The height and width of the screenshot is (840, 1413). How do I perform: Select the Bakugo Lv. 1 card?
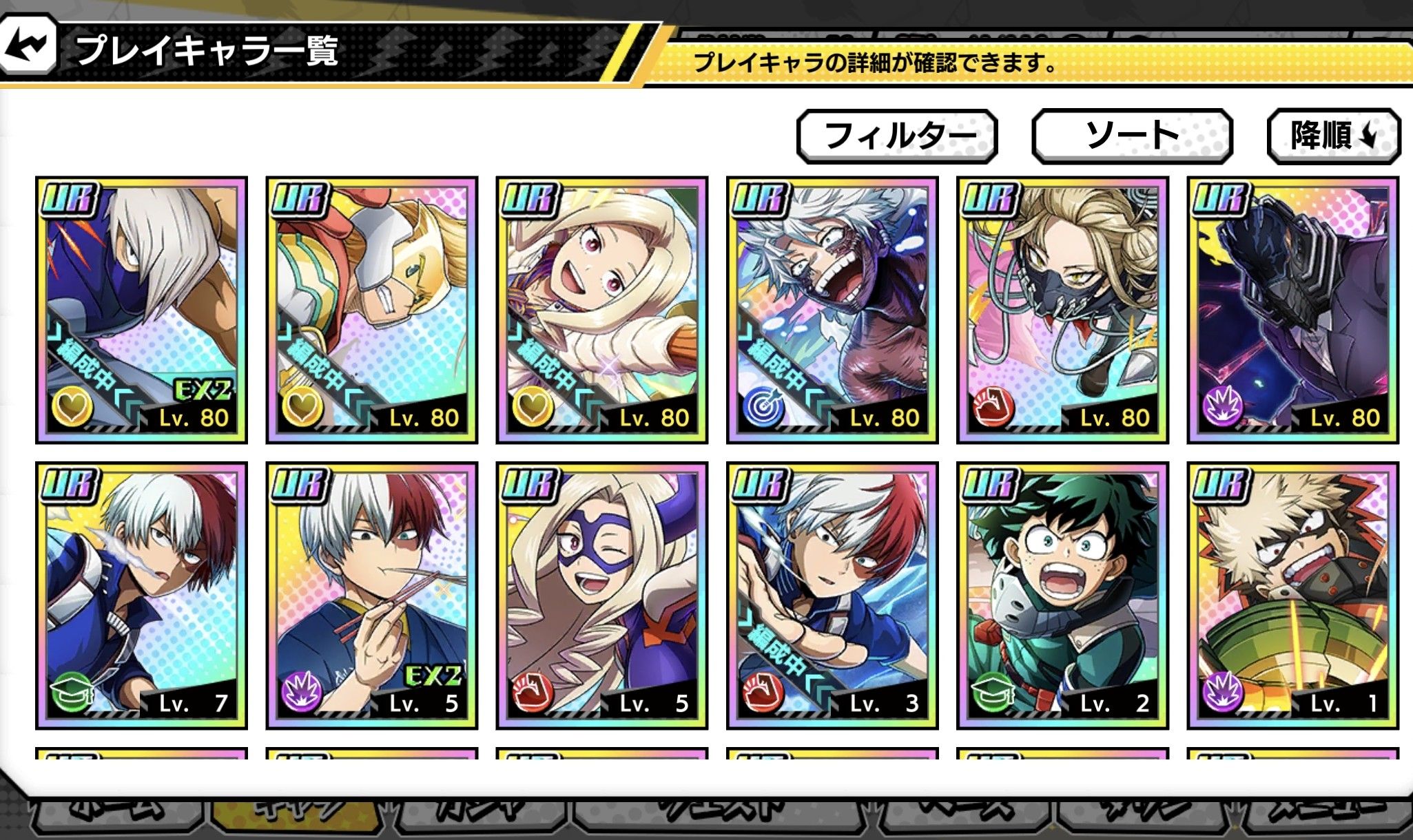point(1292,596)
